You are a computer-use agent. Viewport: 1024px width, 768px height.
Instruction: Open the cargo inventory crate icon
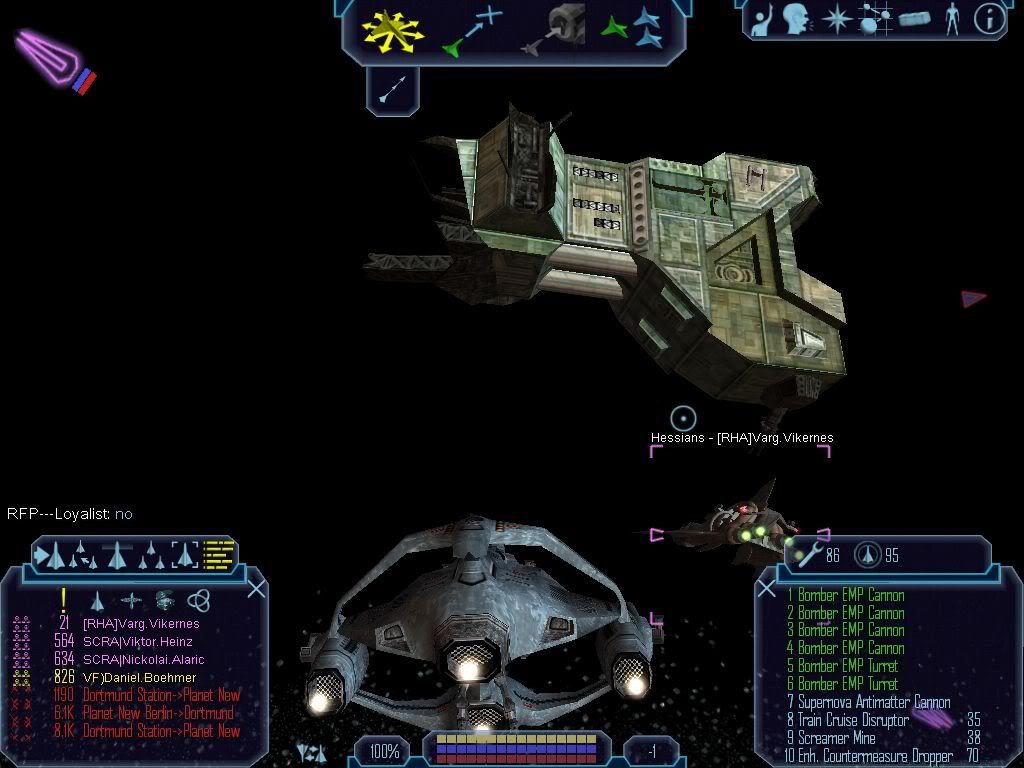(914, 19)
